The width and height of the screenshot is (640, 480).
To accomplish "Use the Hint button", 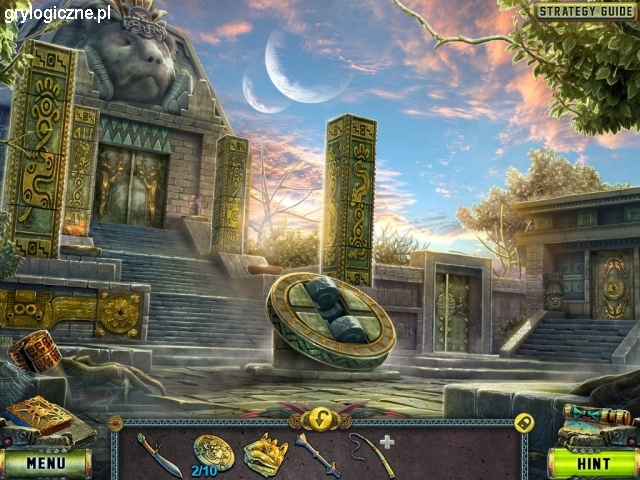I will pos(593,463).
